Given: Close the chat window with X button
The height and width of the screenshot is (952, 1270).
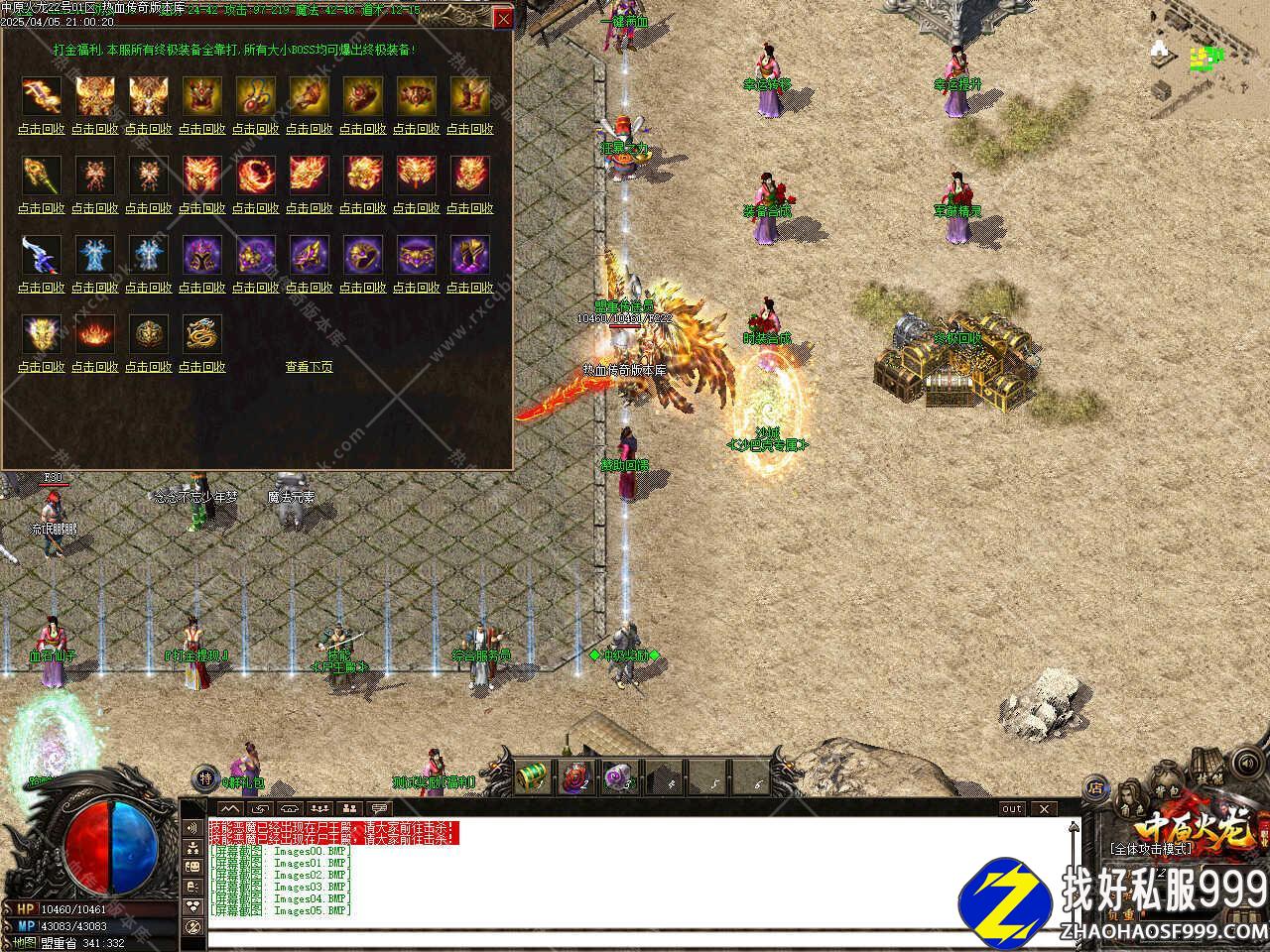Looking at the screenshot, I should point(1044,809).
